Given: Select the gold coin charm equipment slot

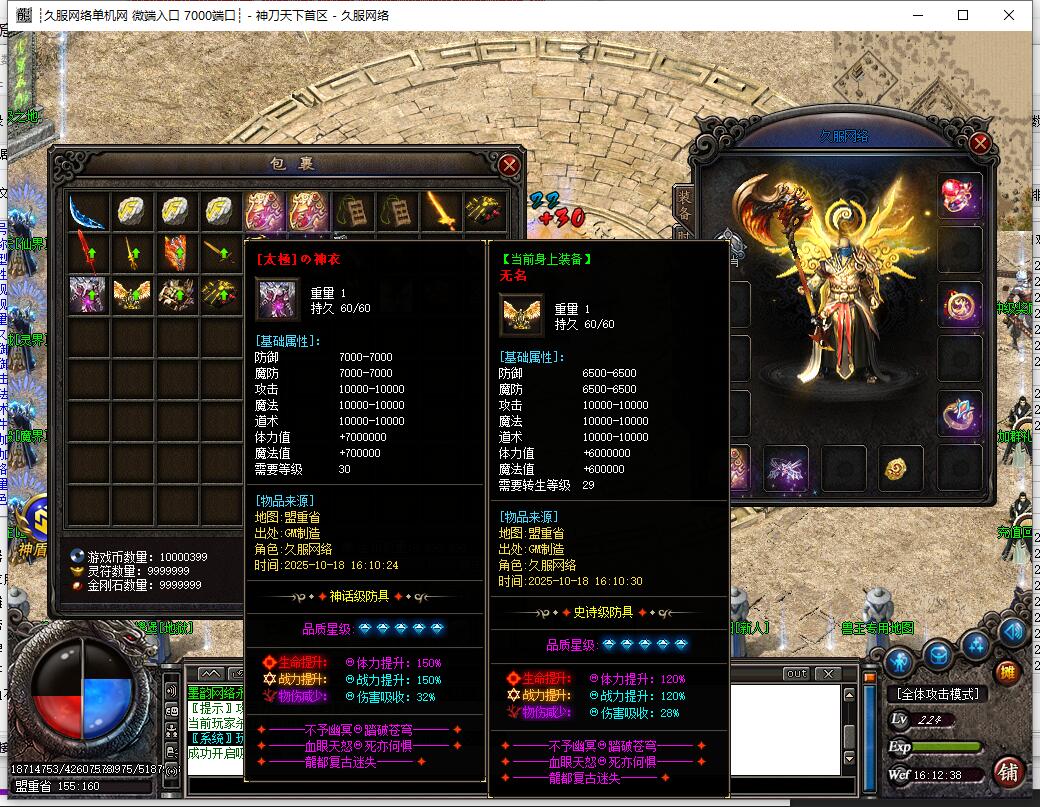Looking at the screenshot, I should [x=901, y=468].
